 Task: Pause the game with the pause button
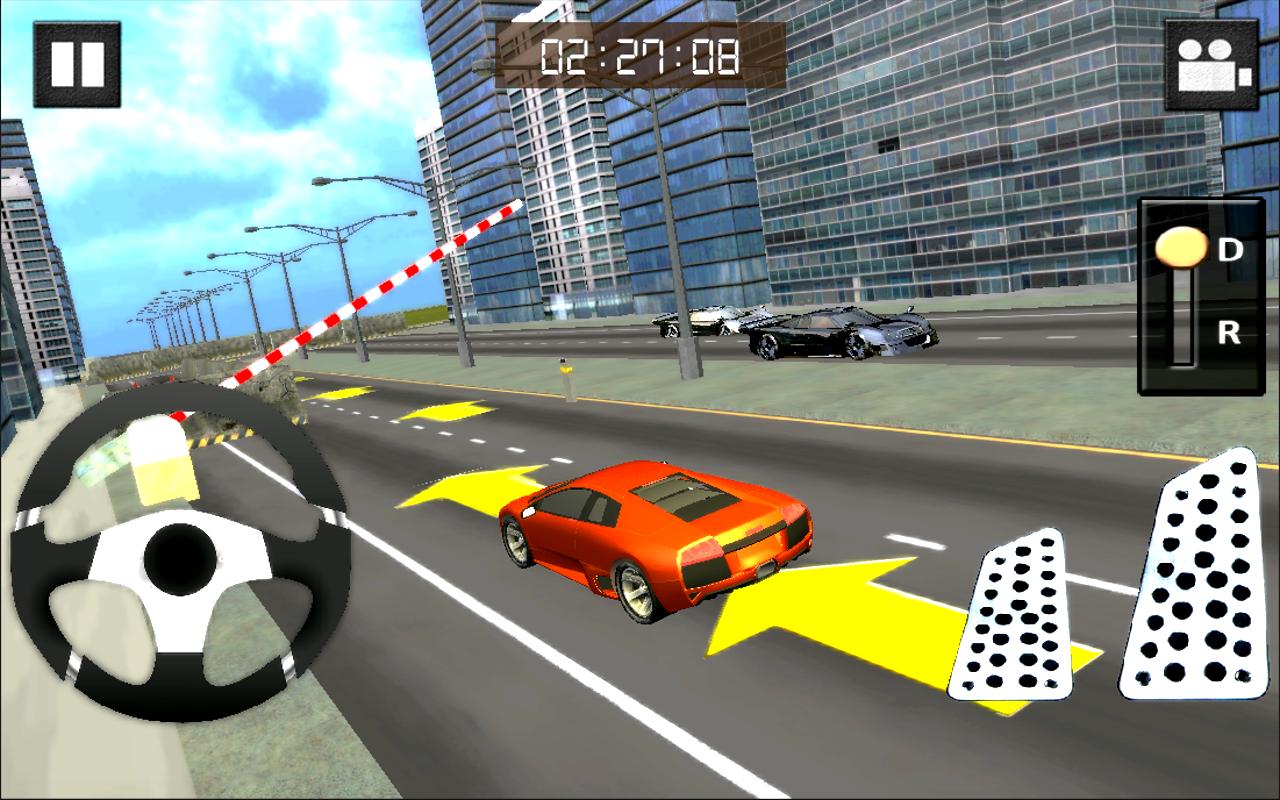coord(77,64)
